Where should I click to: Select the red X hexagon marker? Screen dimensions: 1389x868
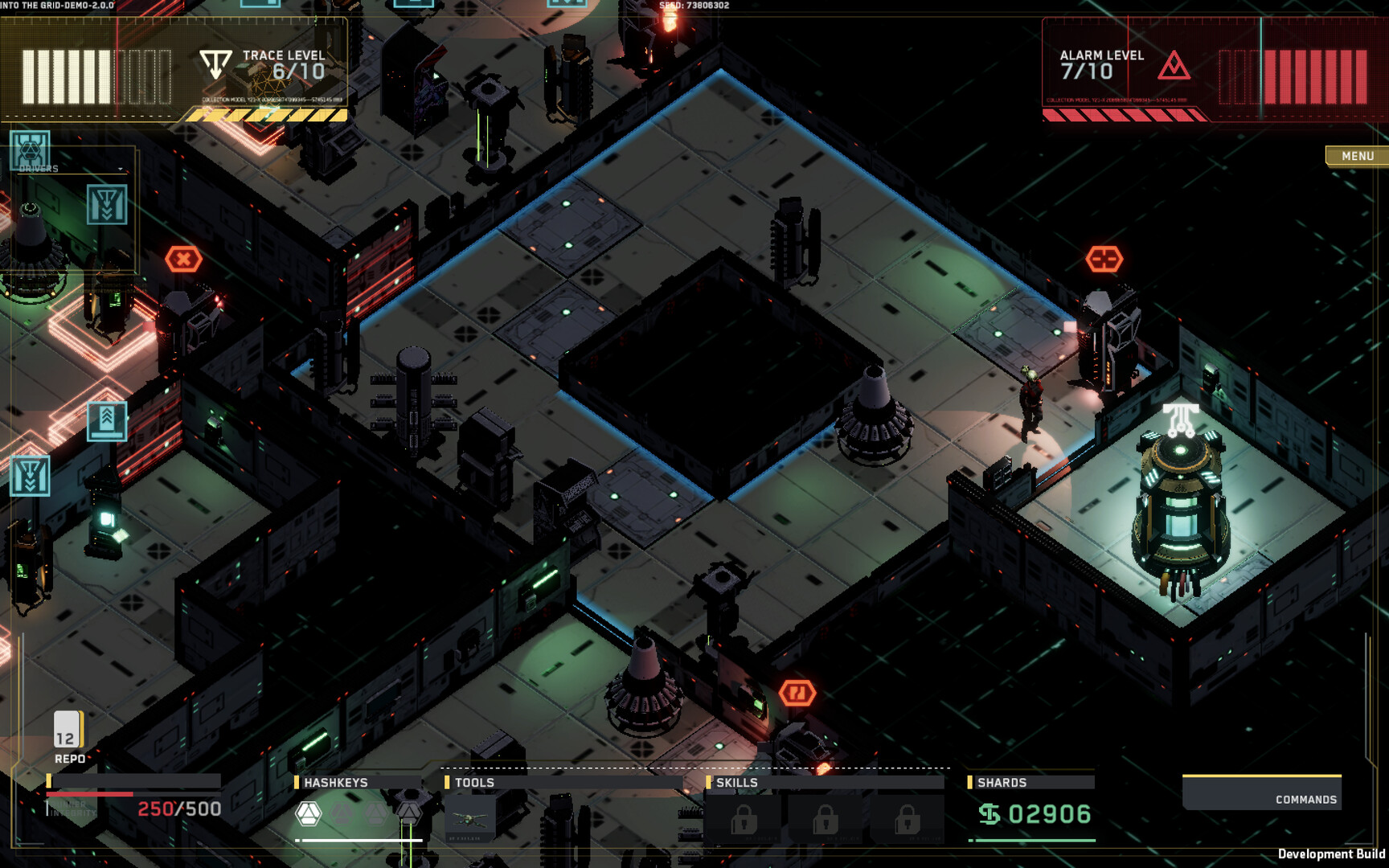tap(183, 259)
